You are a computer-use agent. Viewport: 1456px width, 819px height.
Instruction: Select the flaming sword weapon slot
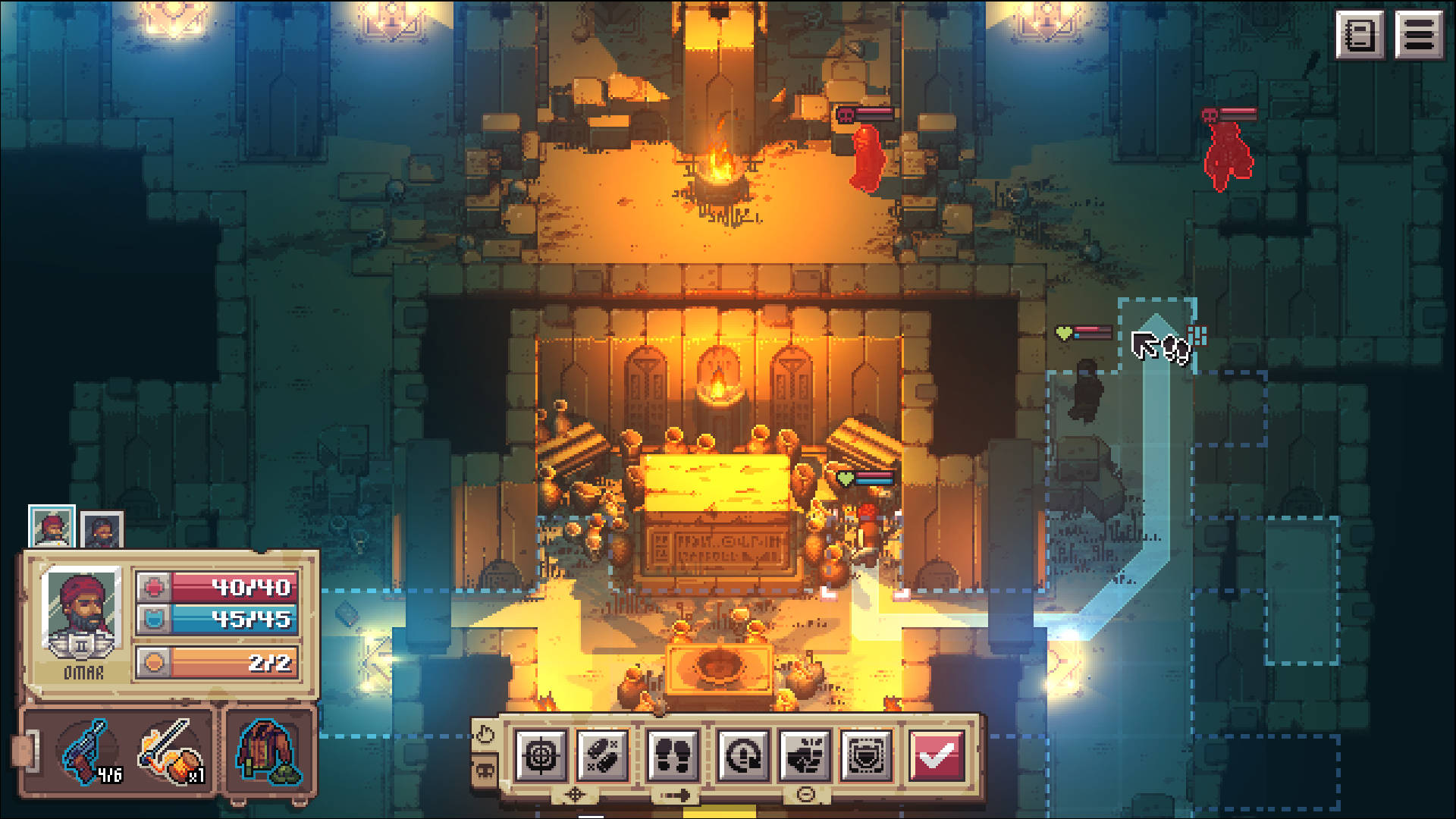point(170,752)
